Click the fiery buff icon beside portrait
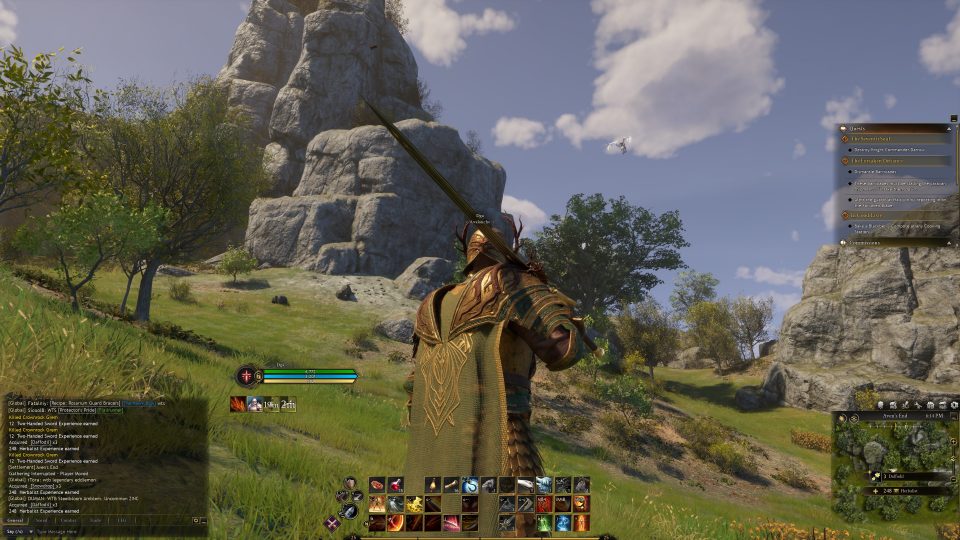Screen dimensions: 960x540 click(x=238, y=404)
